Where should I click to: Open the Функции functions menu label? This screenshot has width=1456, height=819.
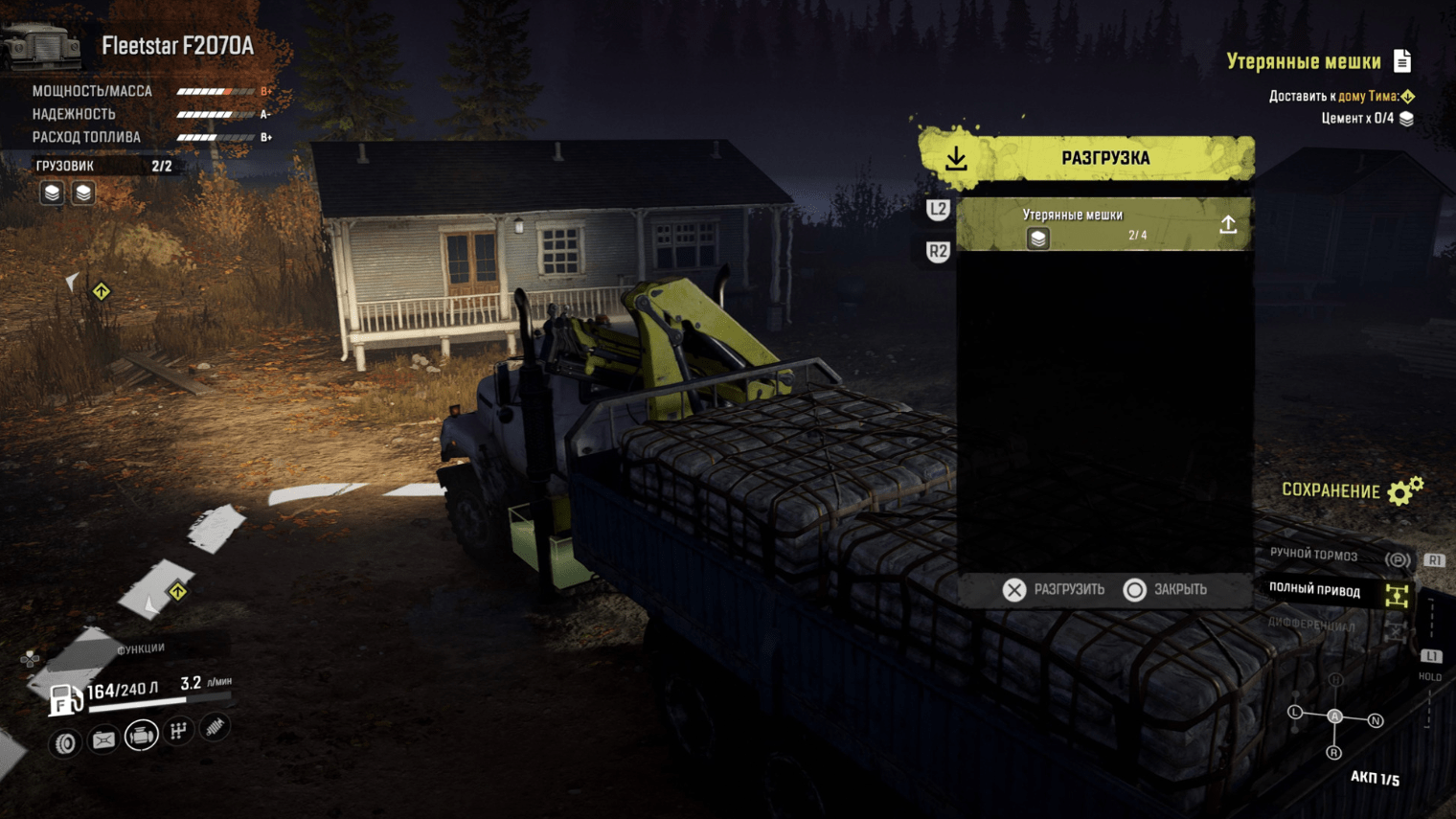(140, 649)
